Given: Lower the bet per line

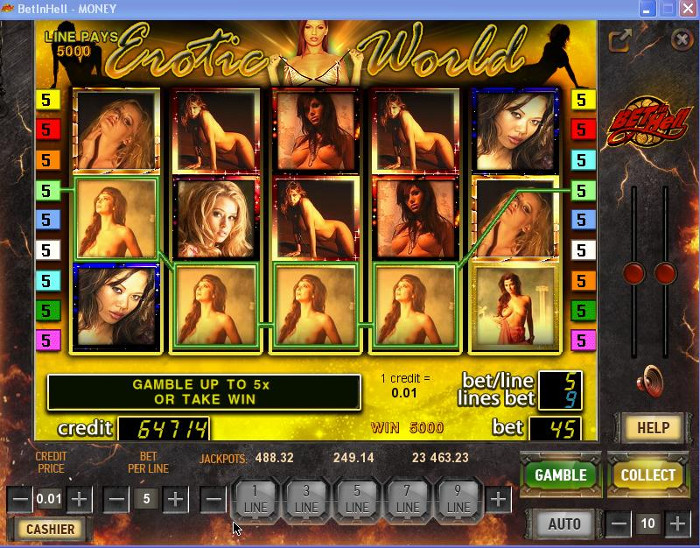Looking at the screenshot, I should [116, 498].
